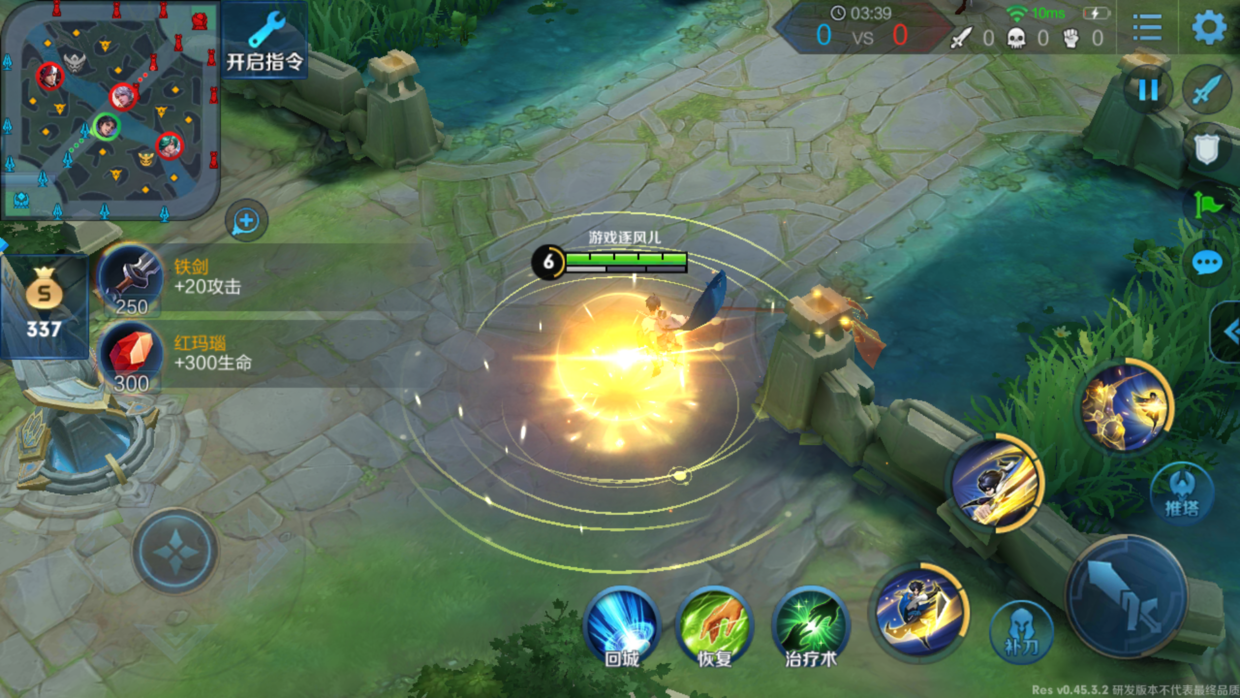Pause the match
Viewport: 1240px width, 698px height.
click(1147, 90)
